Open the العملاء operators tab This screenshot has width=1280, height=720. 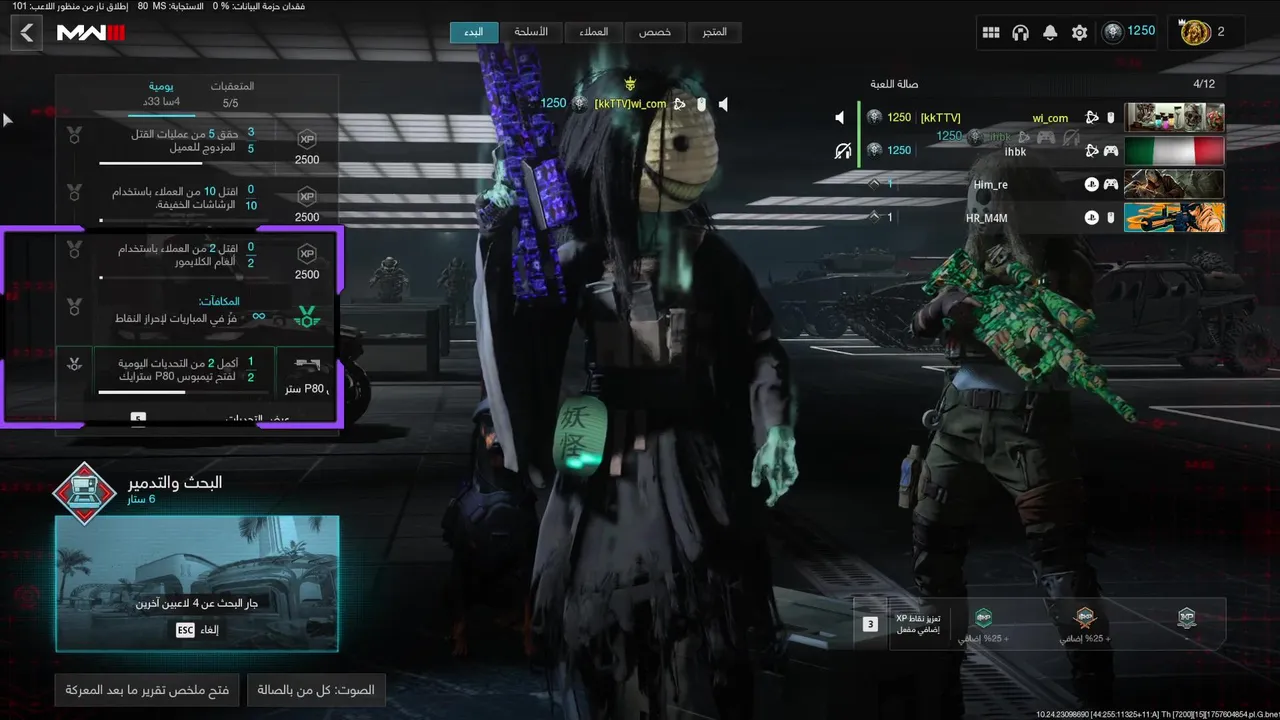(x=593, y=32)
